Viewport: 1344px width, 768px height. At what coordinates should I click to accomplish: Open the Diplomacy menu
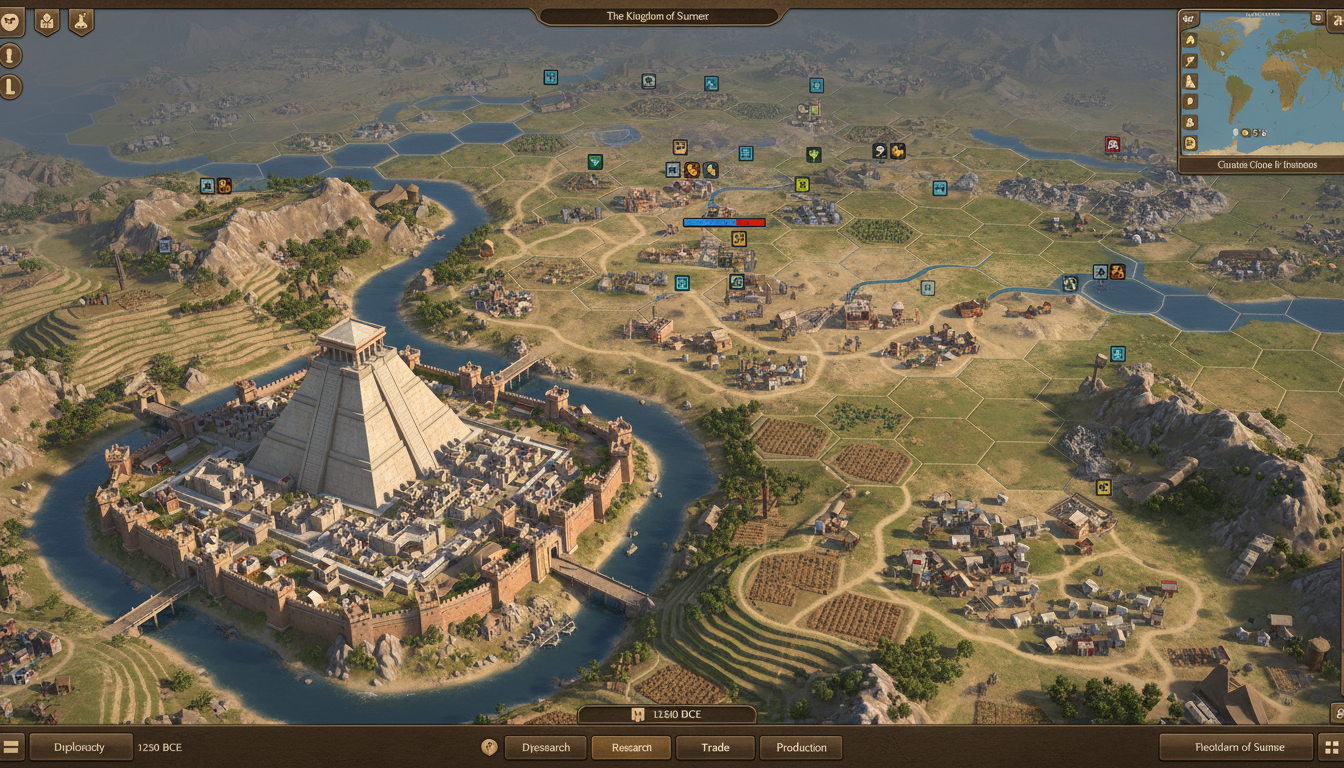click(x=80, y=747)
